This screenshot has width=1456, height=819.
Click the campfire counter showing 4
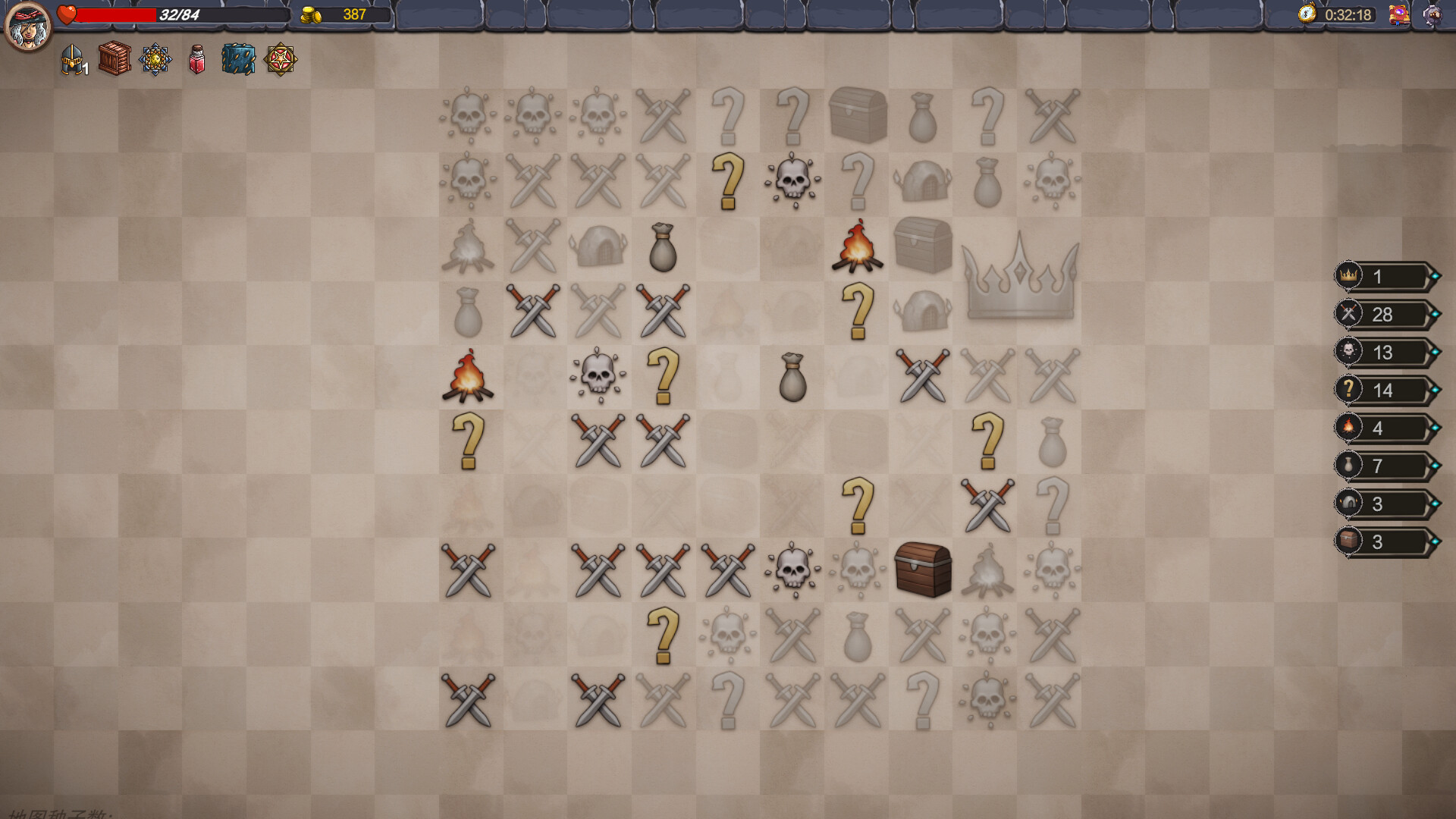(1384, 428)
